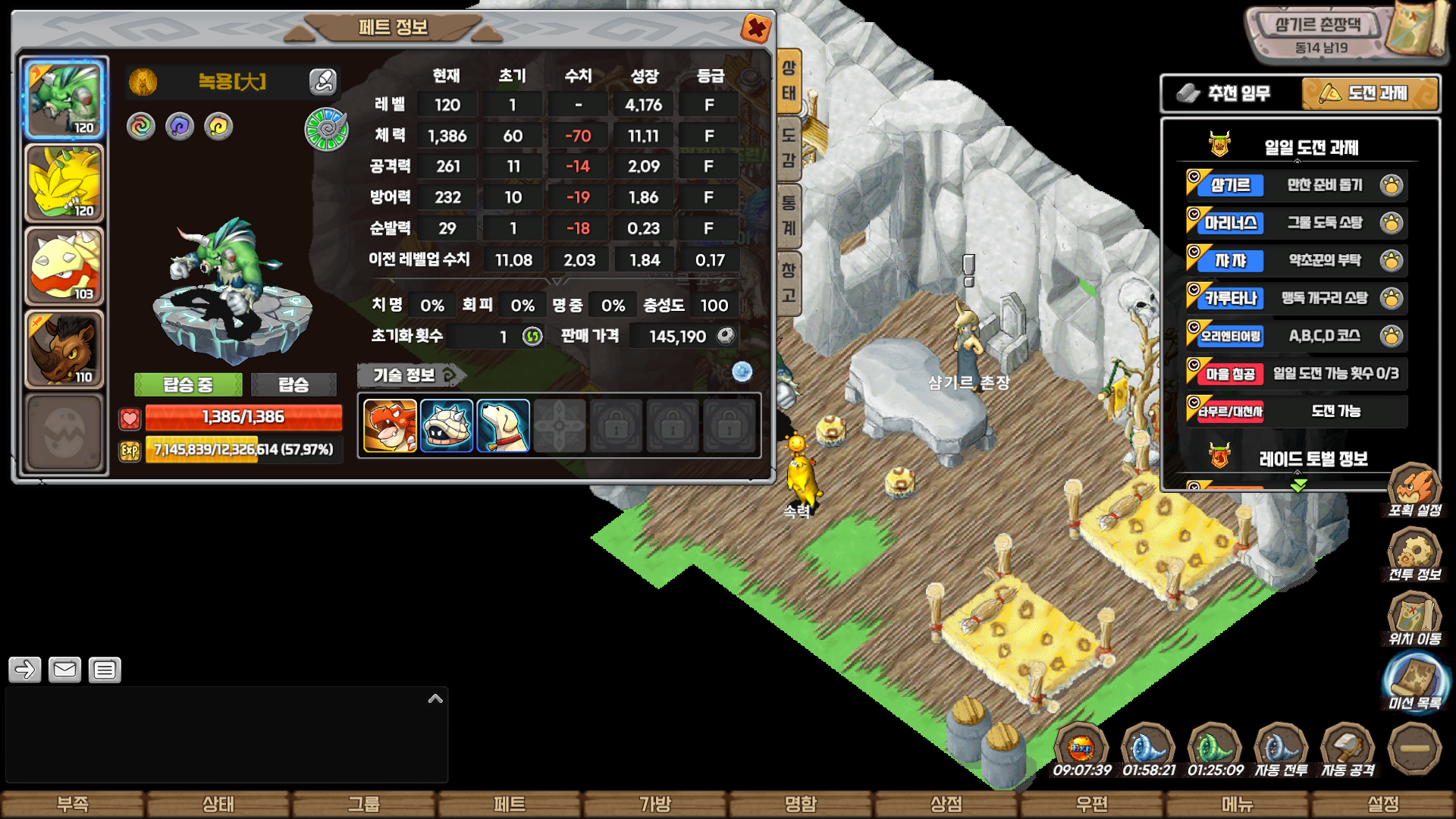The image size is (1456, 819).
Task: Switch to the 도전 과제 tab
Action: [x=1370, y=93]
